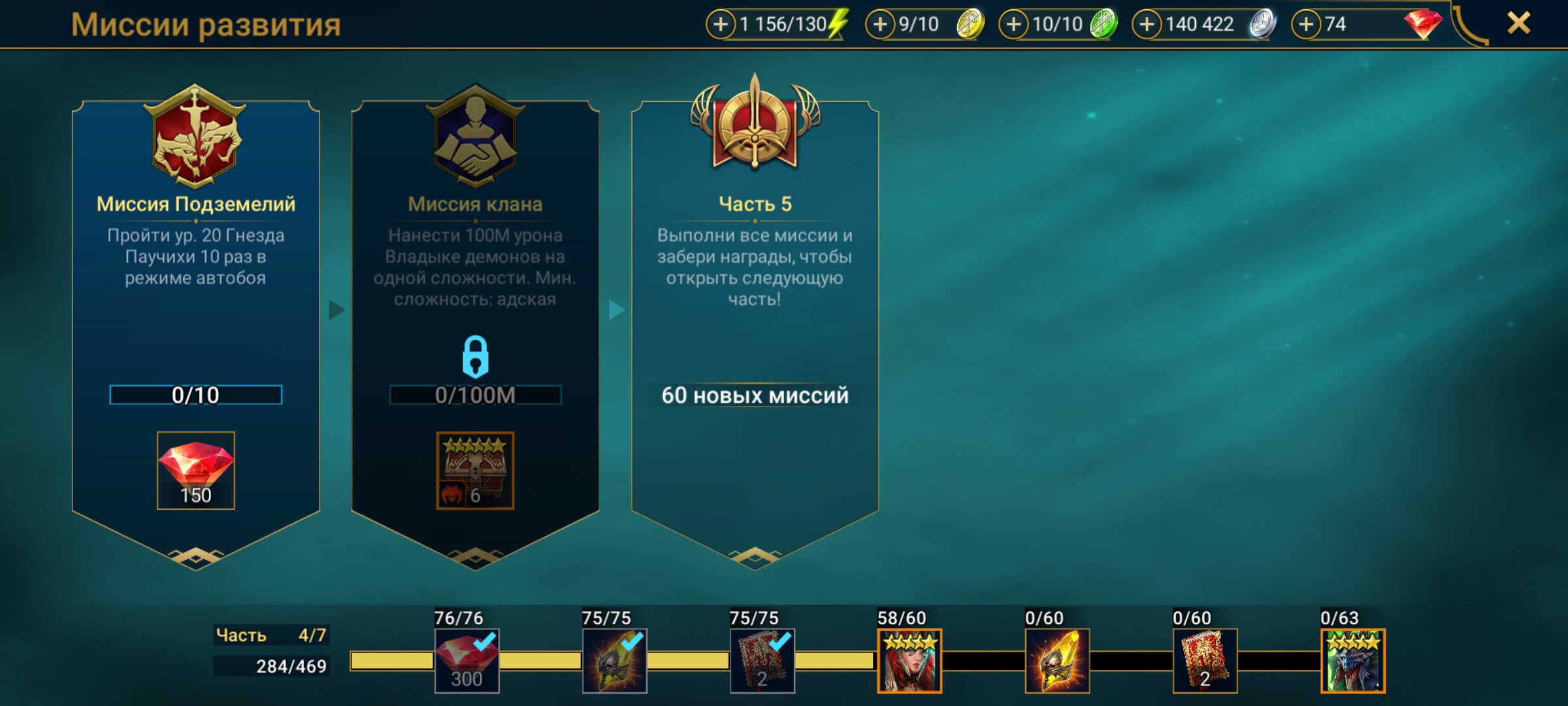Purchase gems using the plus button

[1306, 25]
